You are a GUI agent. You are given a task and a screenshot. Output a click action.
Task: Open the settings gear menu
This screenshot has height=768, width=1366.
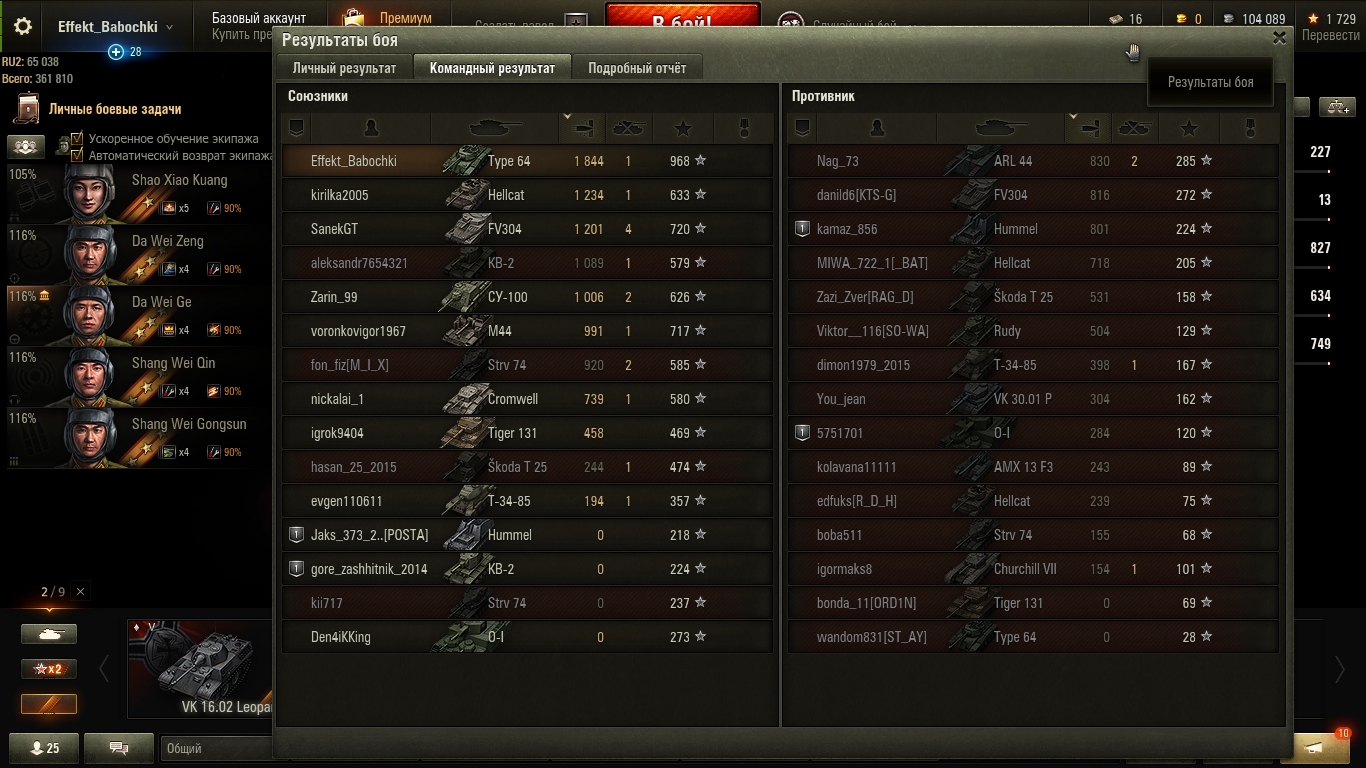pos(23,27)
